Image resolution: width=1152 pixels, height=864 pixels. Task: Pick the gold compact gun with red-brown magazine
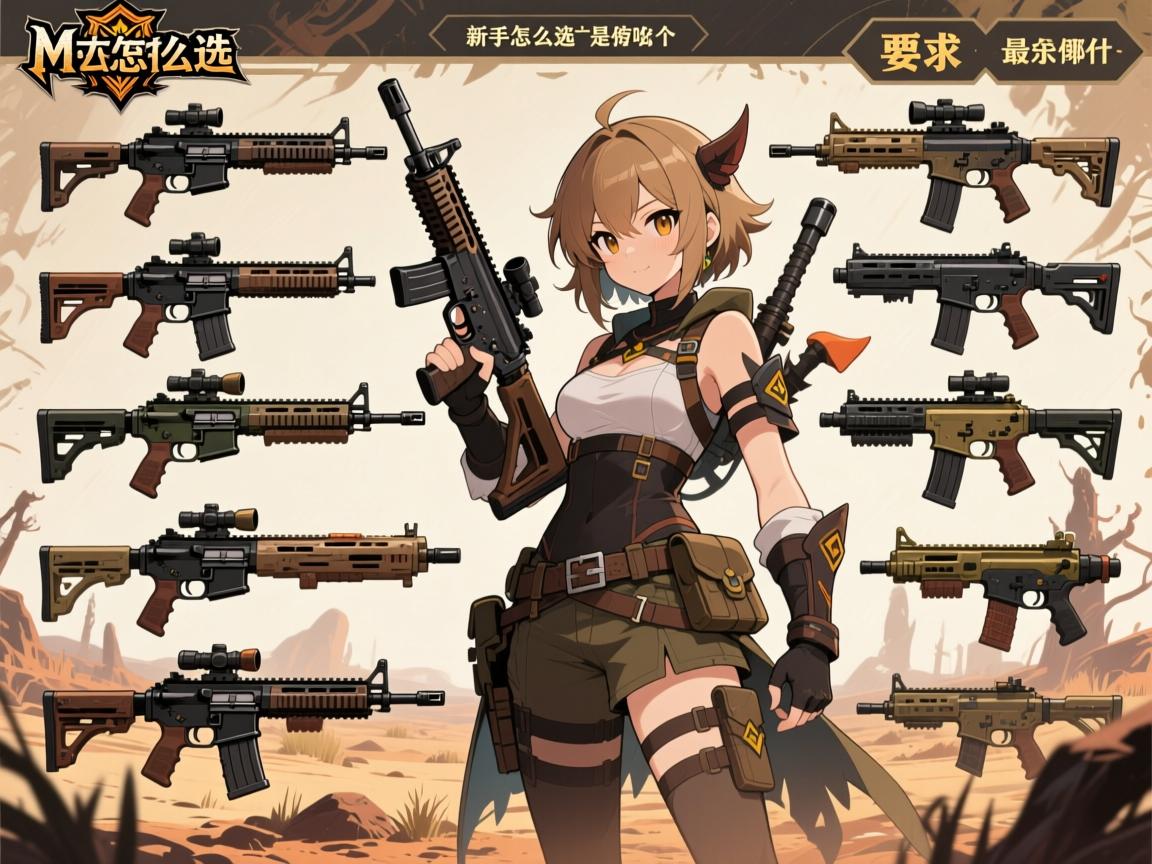coord(990,578)
